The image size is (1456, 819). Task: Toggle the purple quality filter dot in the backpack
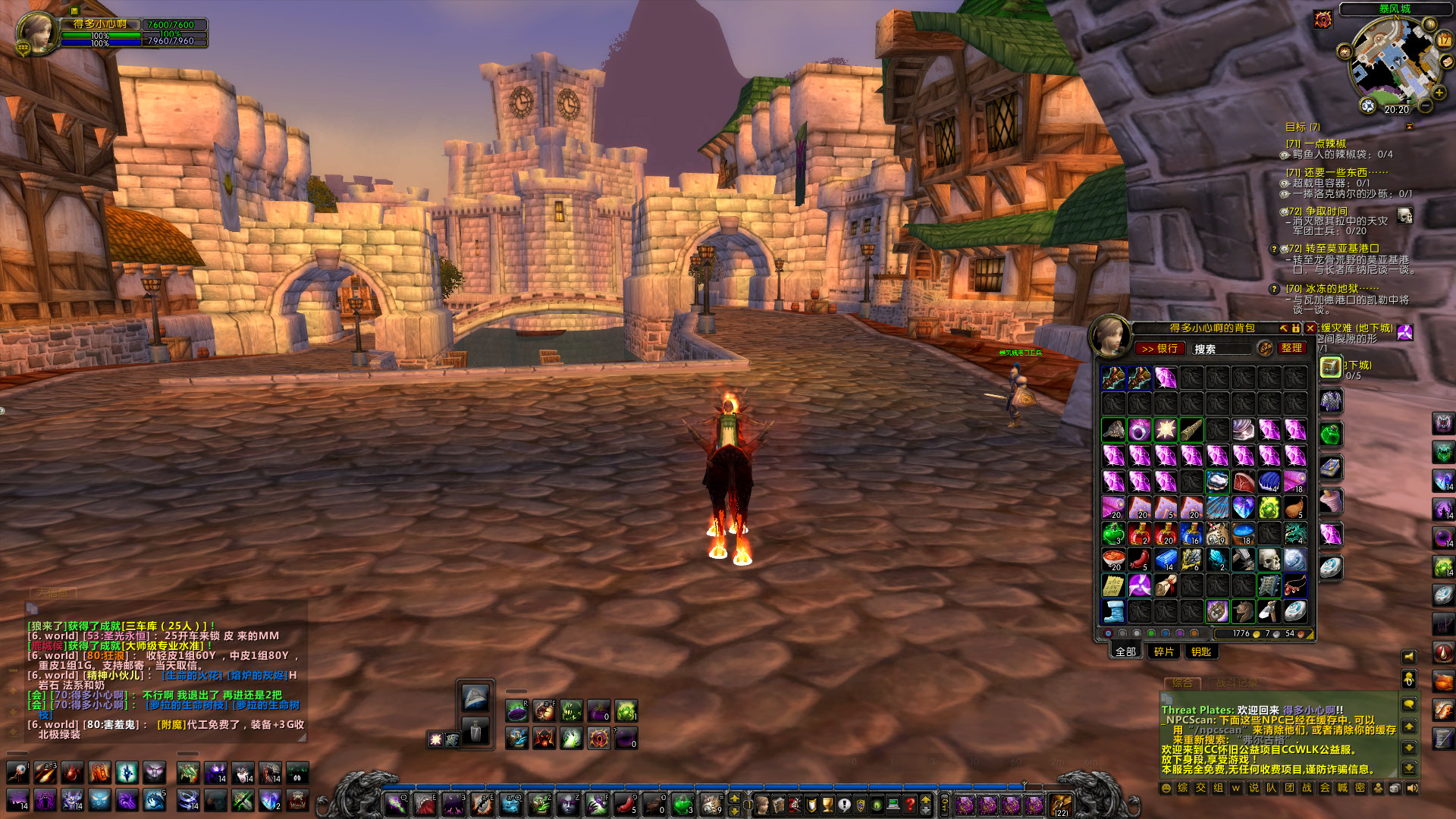coord(1180,634)
